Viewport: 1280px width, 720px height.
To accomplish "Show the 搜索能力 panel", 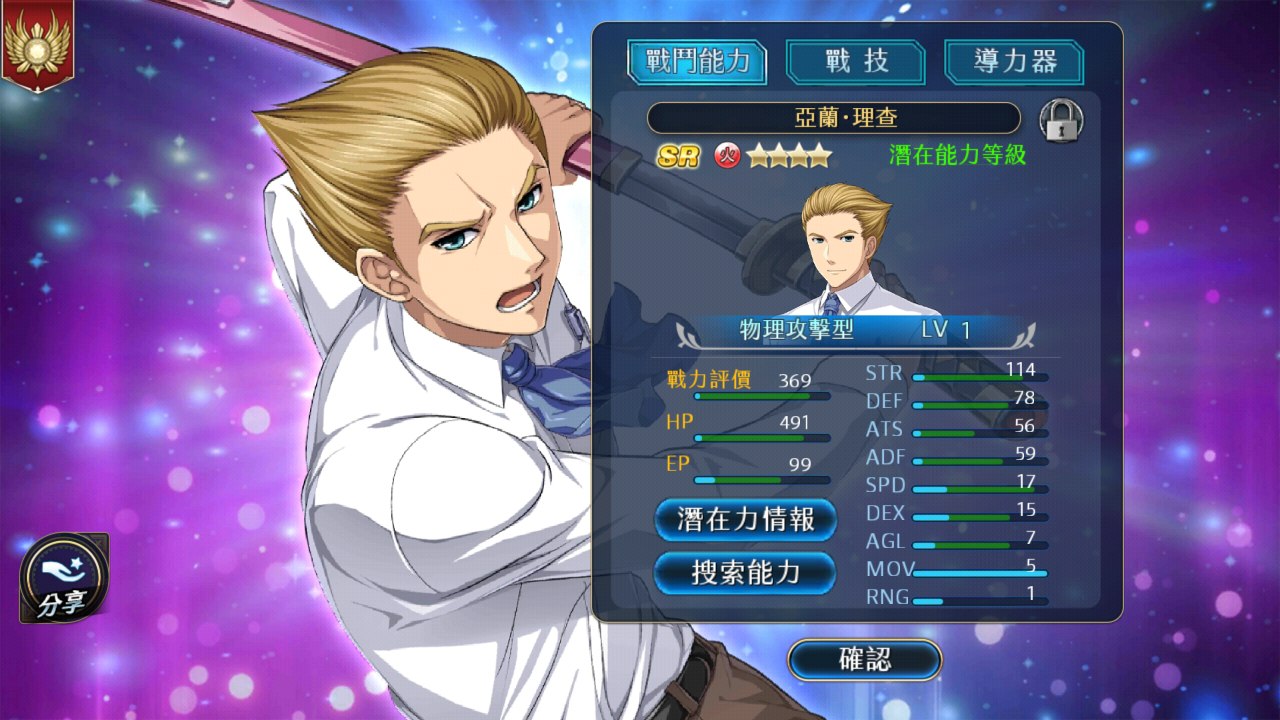I will pos(745,572).
